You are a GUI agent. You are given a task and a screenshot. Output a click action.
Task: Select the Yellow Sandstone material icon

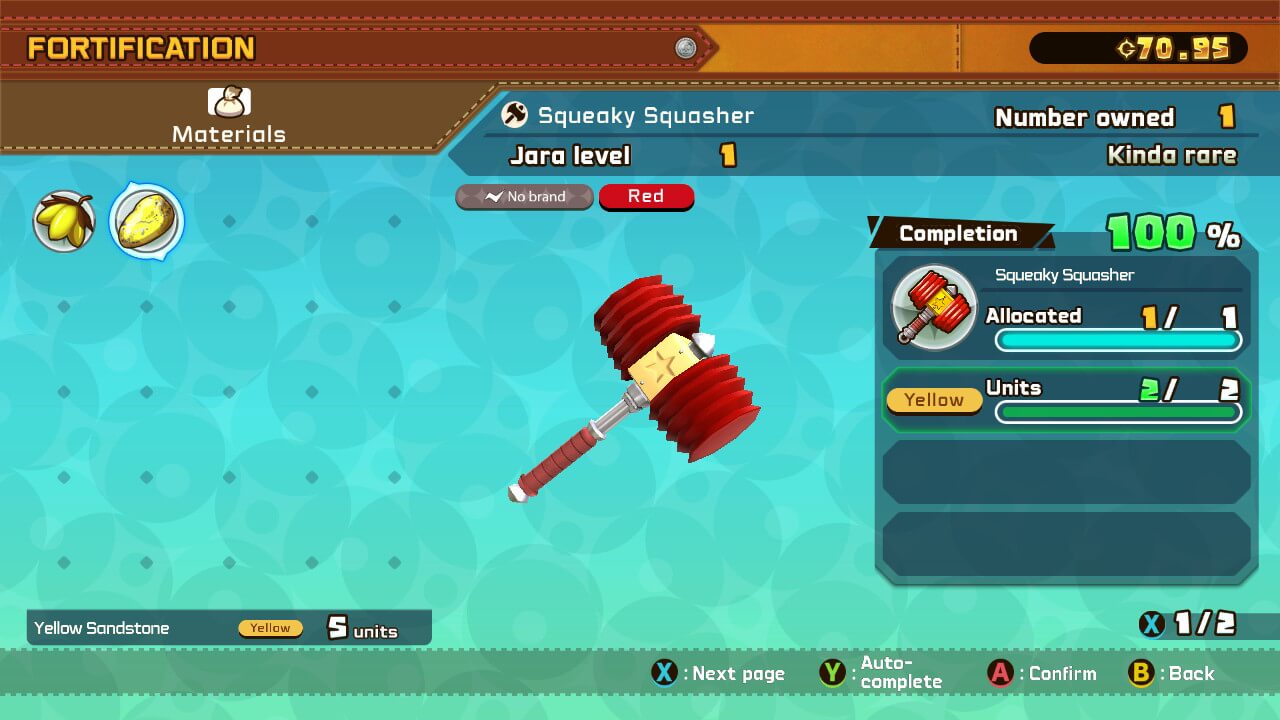coord(146,221)
